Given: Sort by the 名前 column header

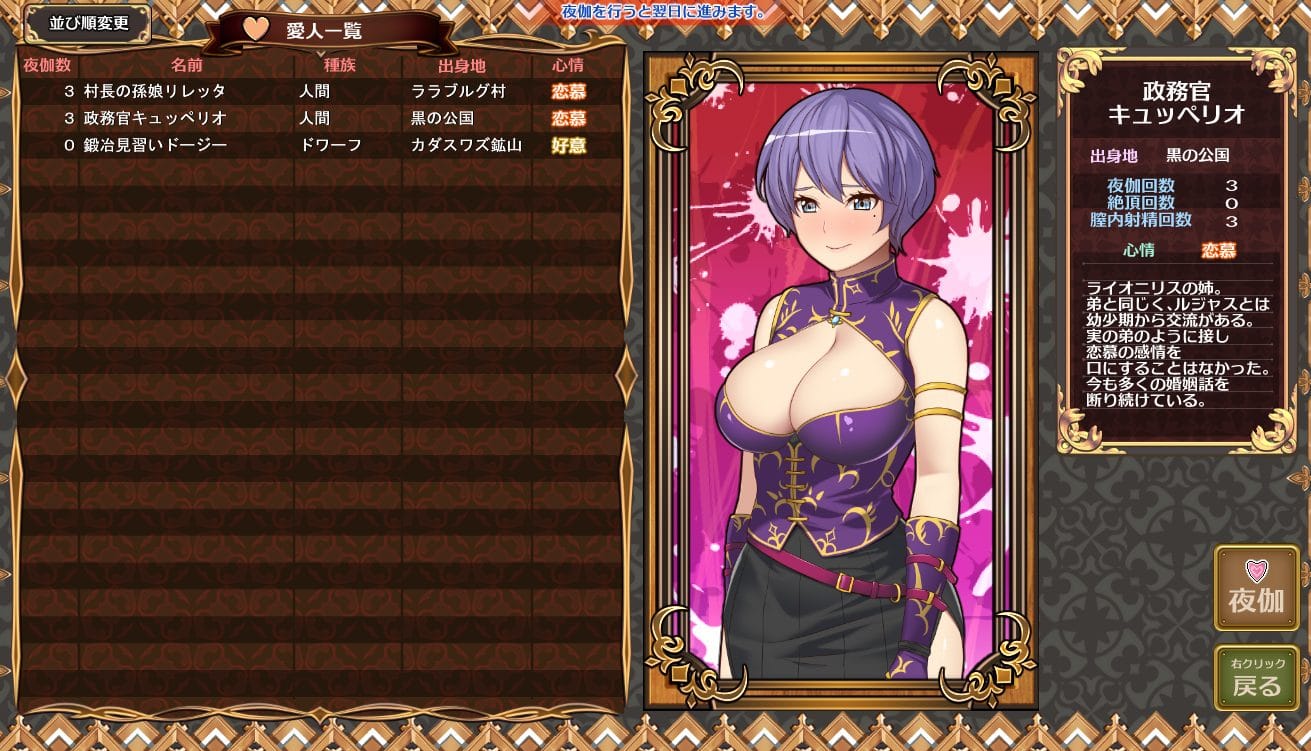Looking at the screenshot, I should coord(186,66).
